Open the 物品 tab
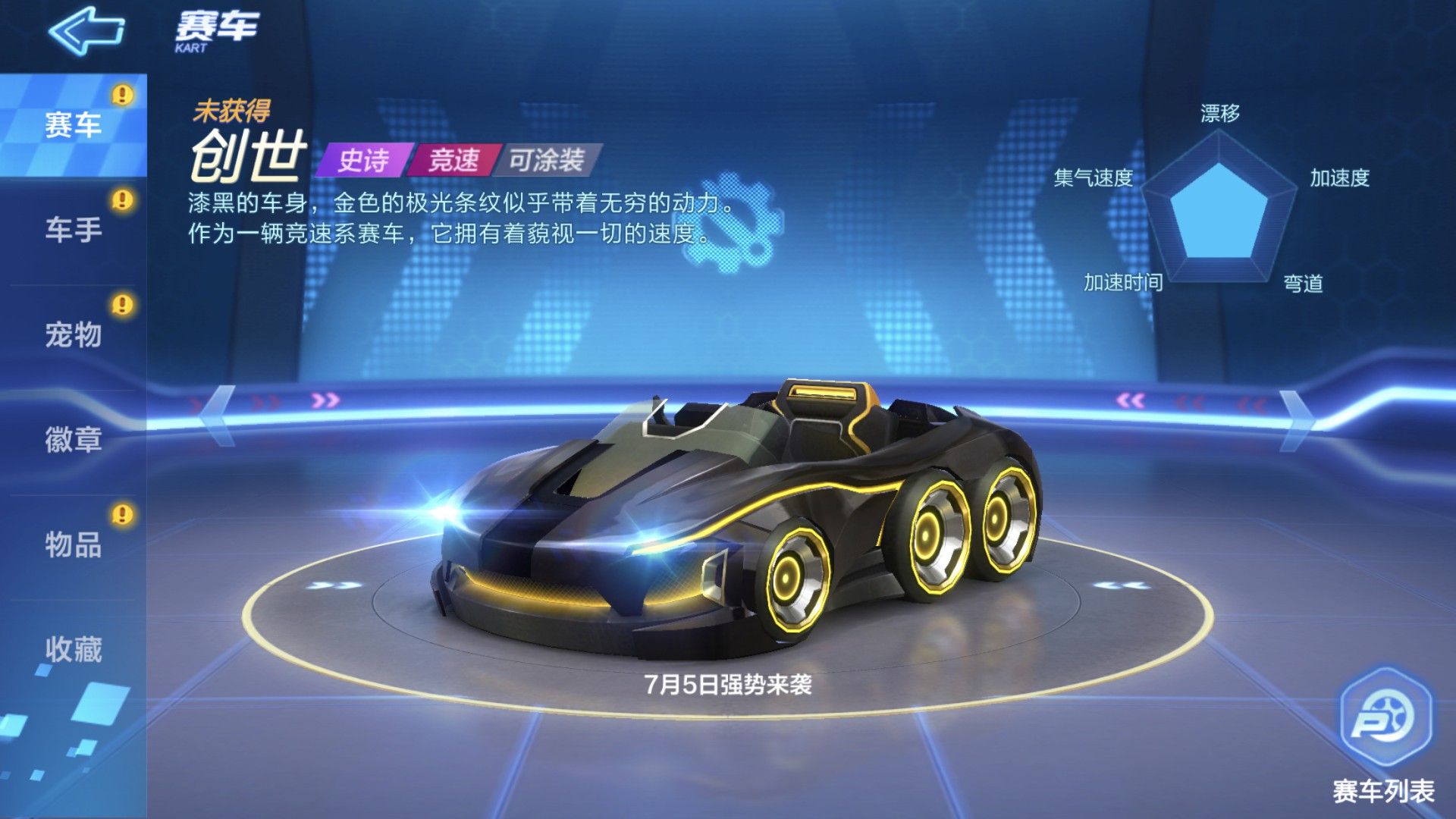 73,544
